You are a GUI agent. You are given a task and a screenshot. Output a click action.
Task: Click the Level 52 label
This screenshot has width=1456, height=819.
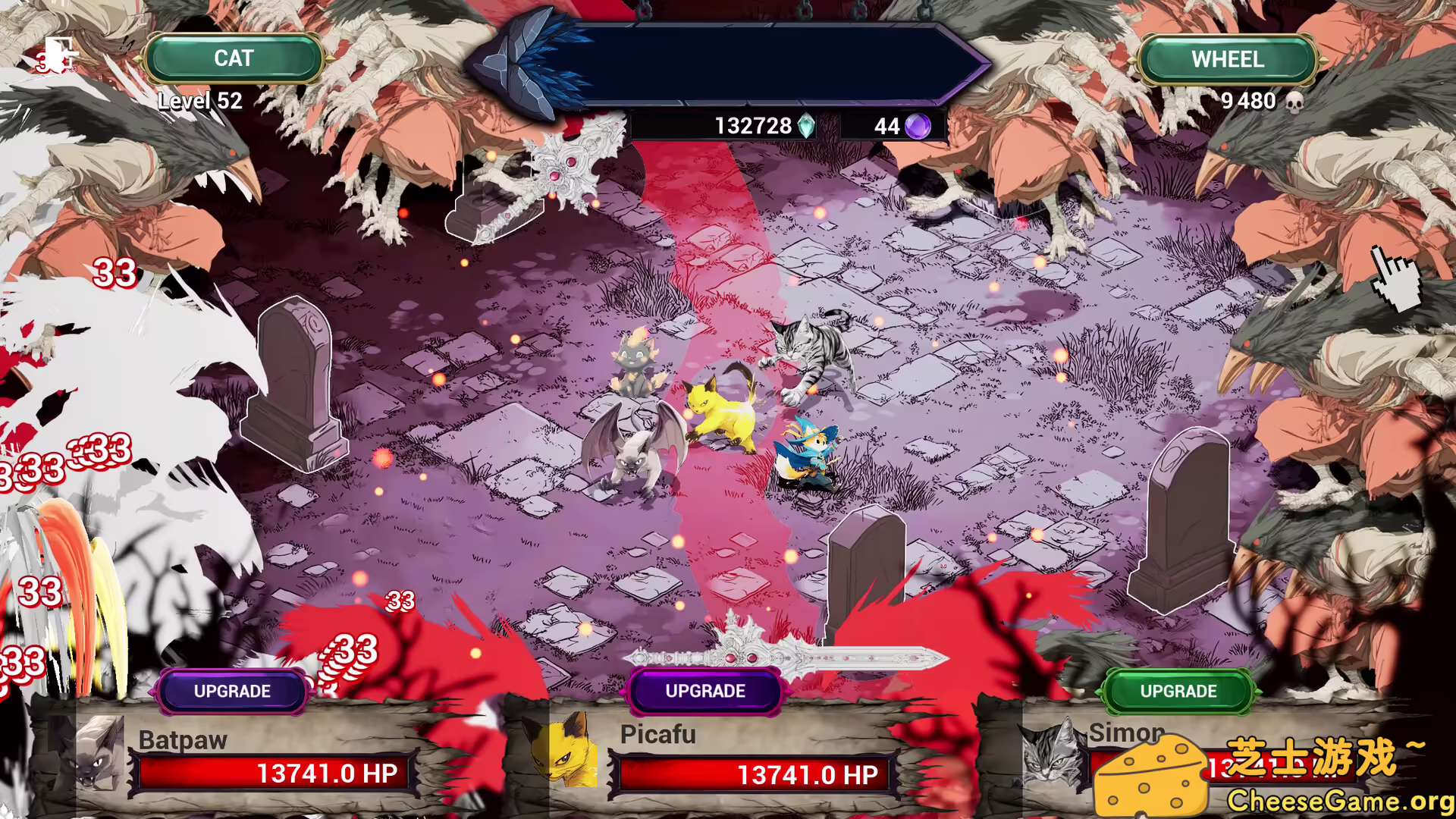(199, 101)
